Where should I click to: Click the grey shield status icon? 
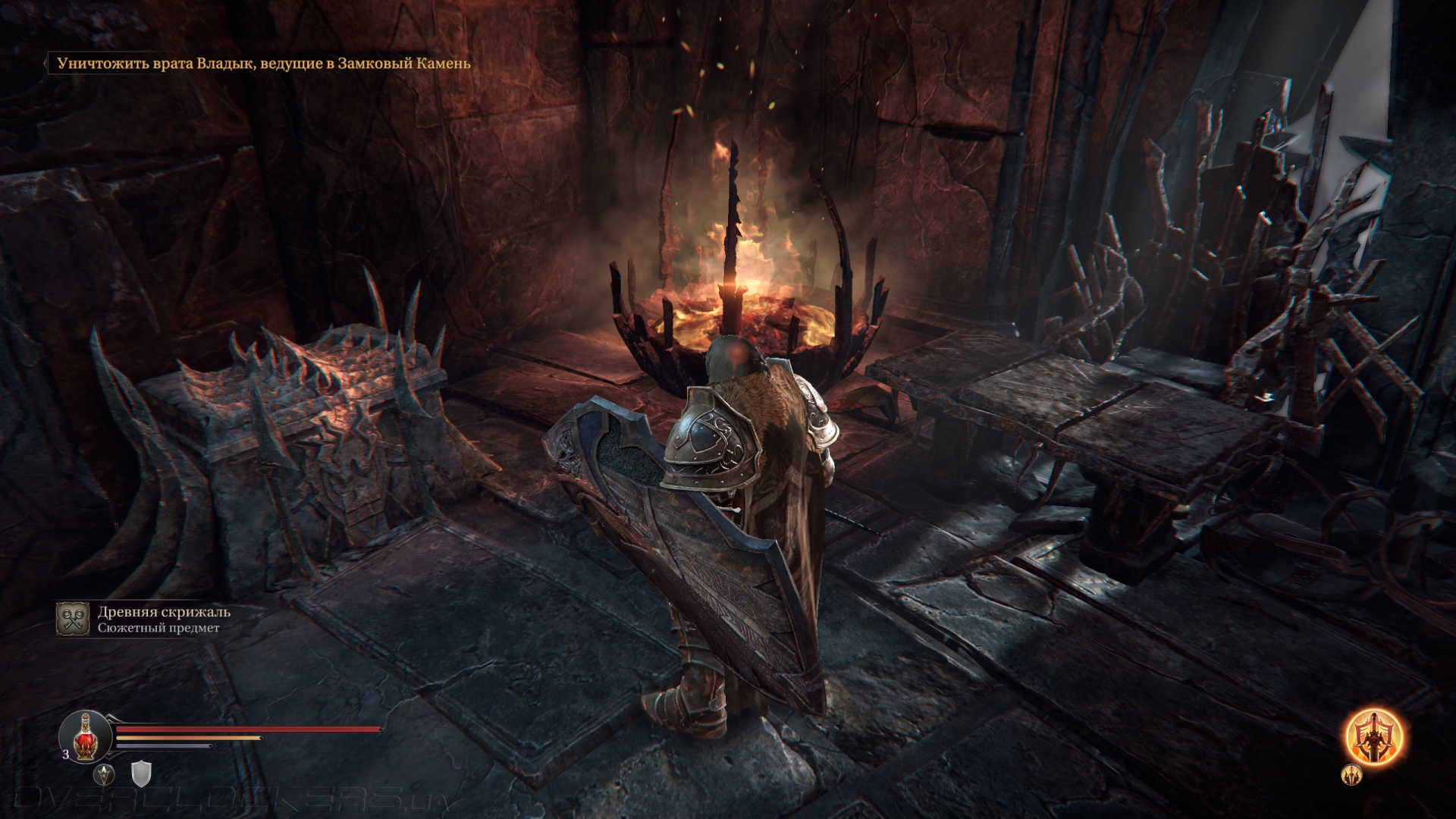point(142,774)
